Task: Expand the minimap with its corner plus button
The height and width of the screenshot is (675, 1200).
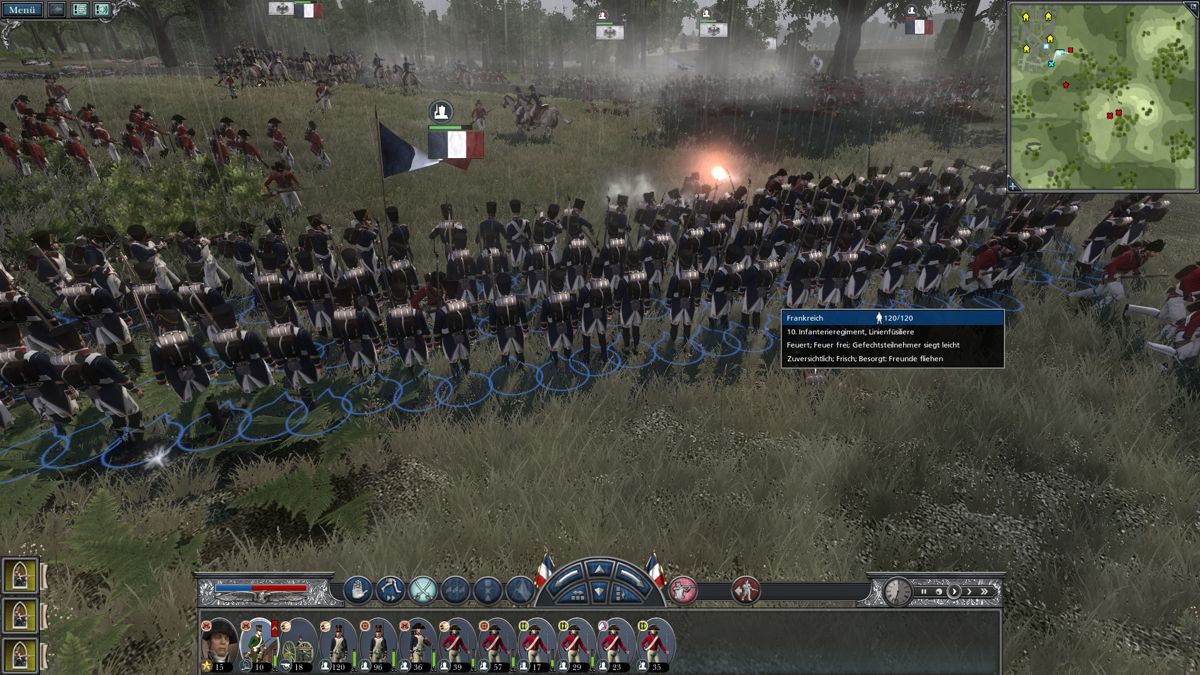Action: (1013, 185)
